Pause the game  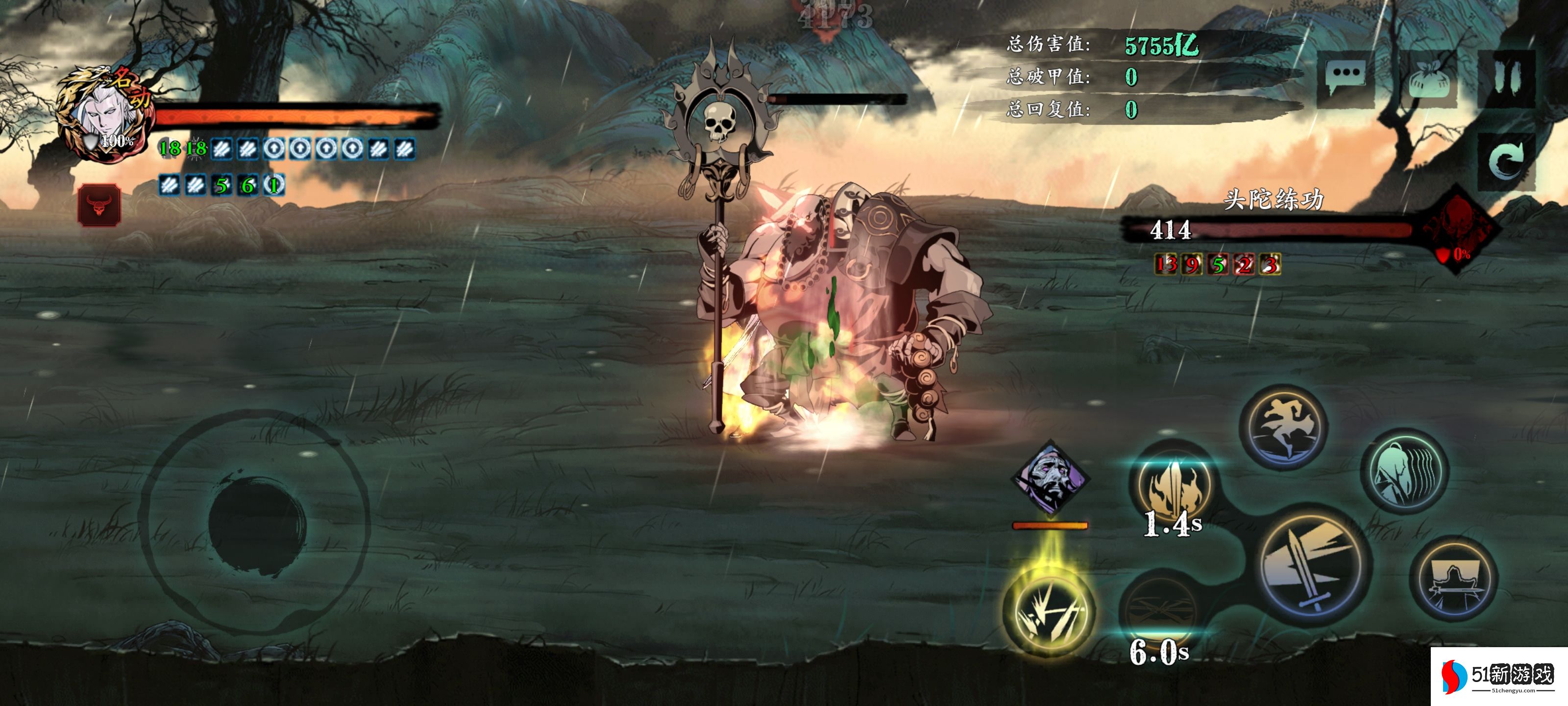(x=1507, y=78)
